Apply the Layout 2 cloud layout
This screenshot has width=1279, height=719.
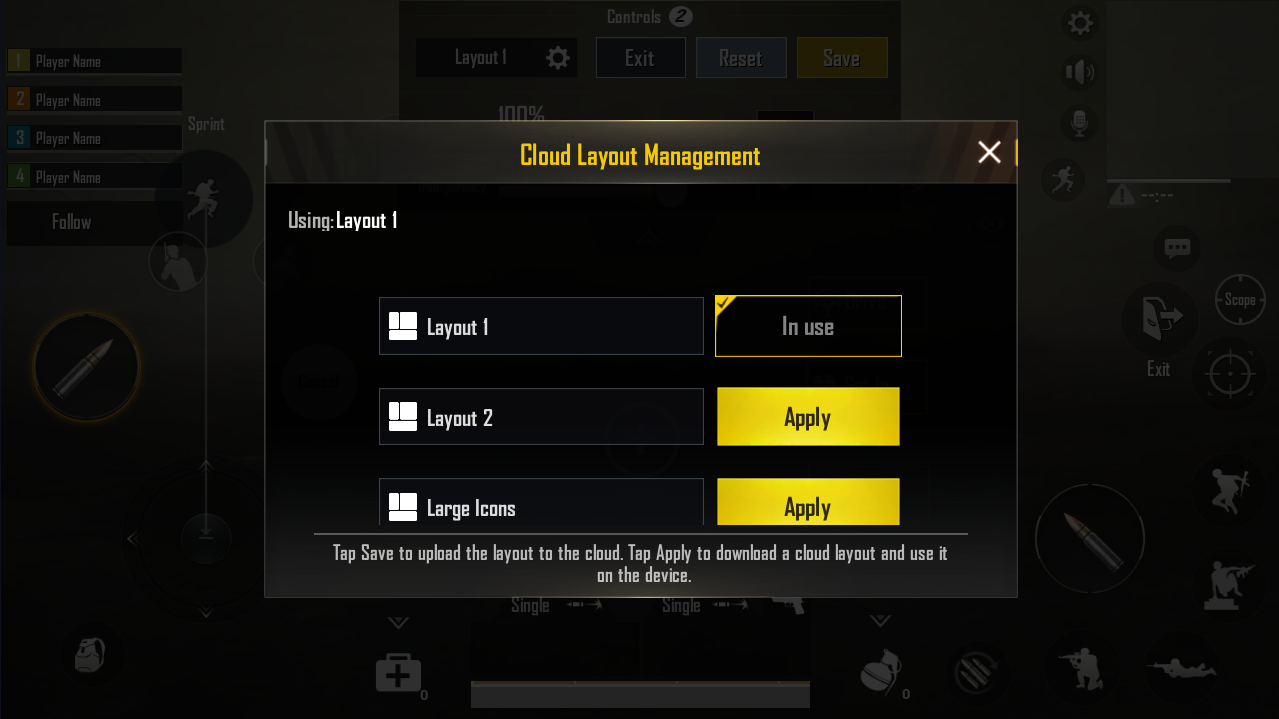click(x=808, y=417)
